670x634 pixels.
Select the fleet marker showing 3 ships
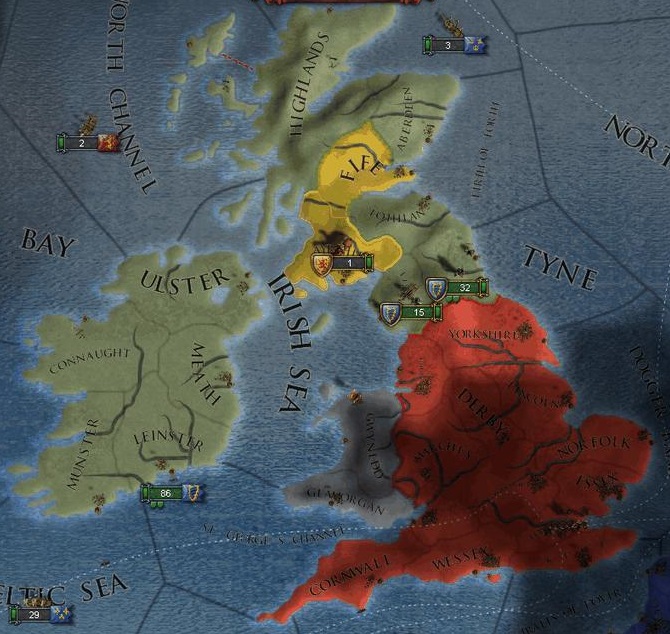[454, 45]
